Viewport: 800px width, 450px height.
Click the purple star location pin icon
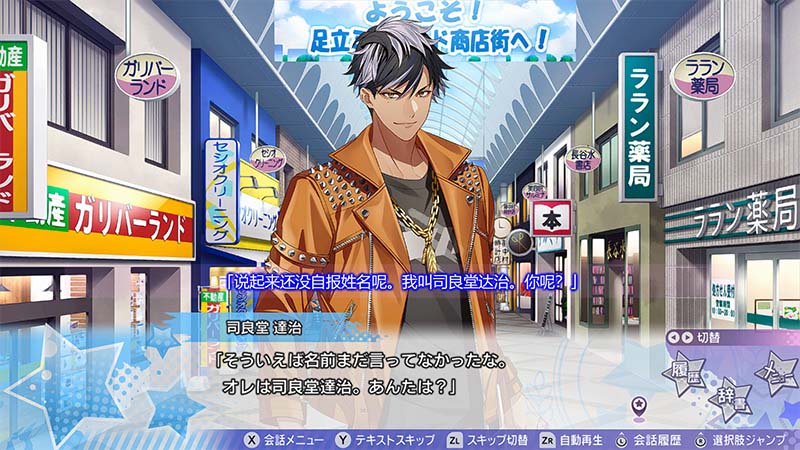coord(639,406)
